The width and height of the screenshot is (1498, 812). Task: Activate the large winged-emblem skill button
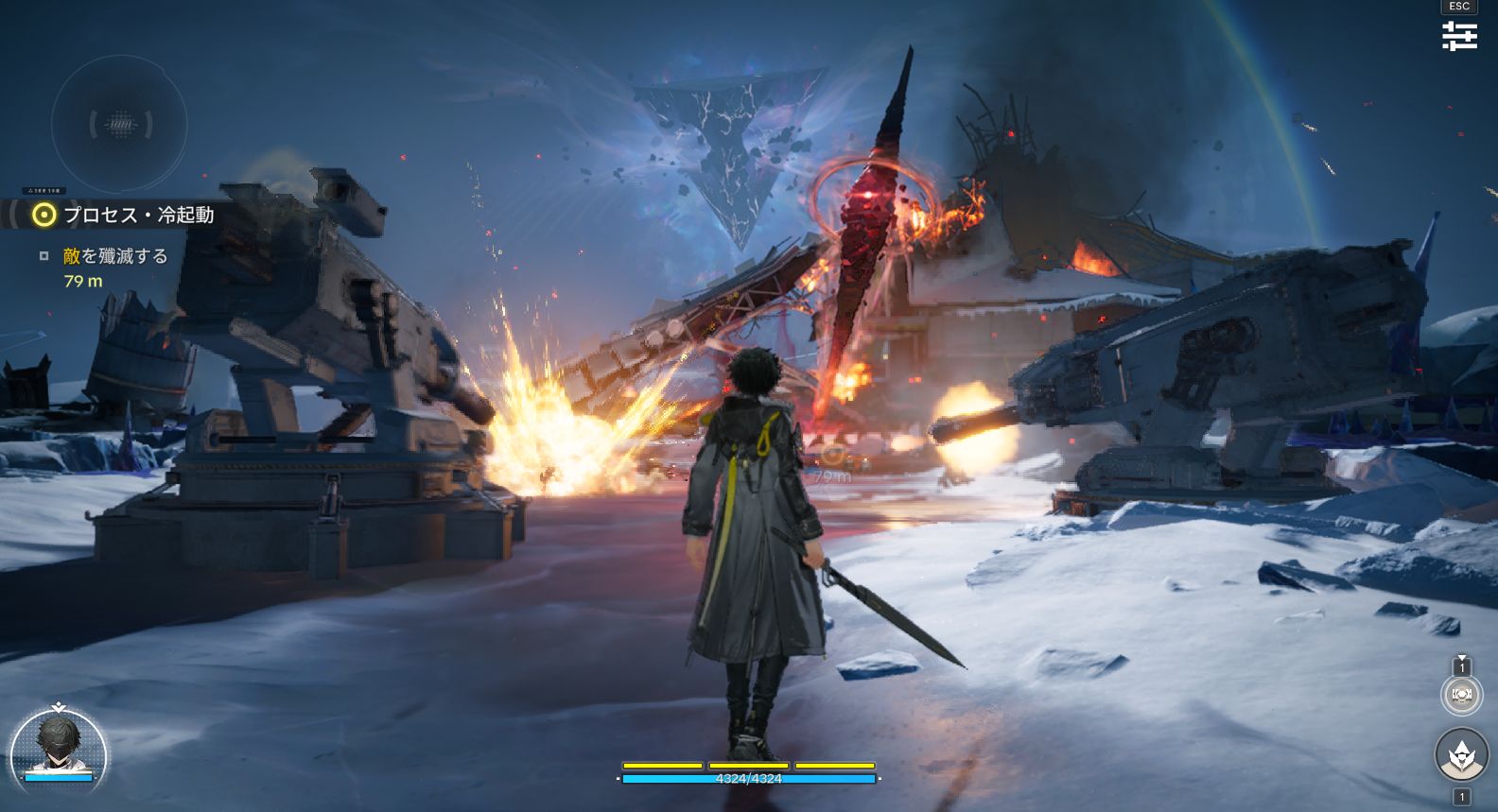[1461, 754]
